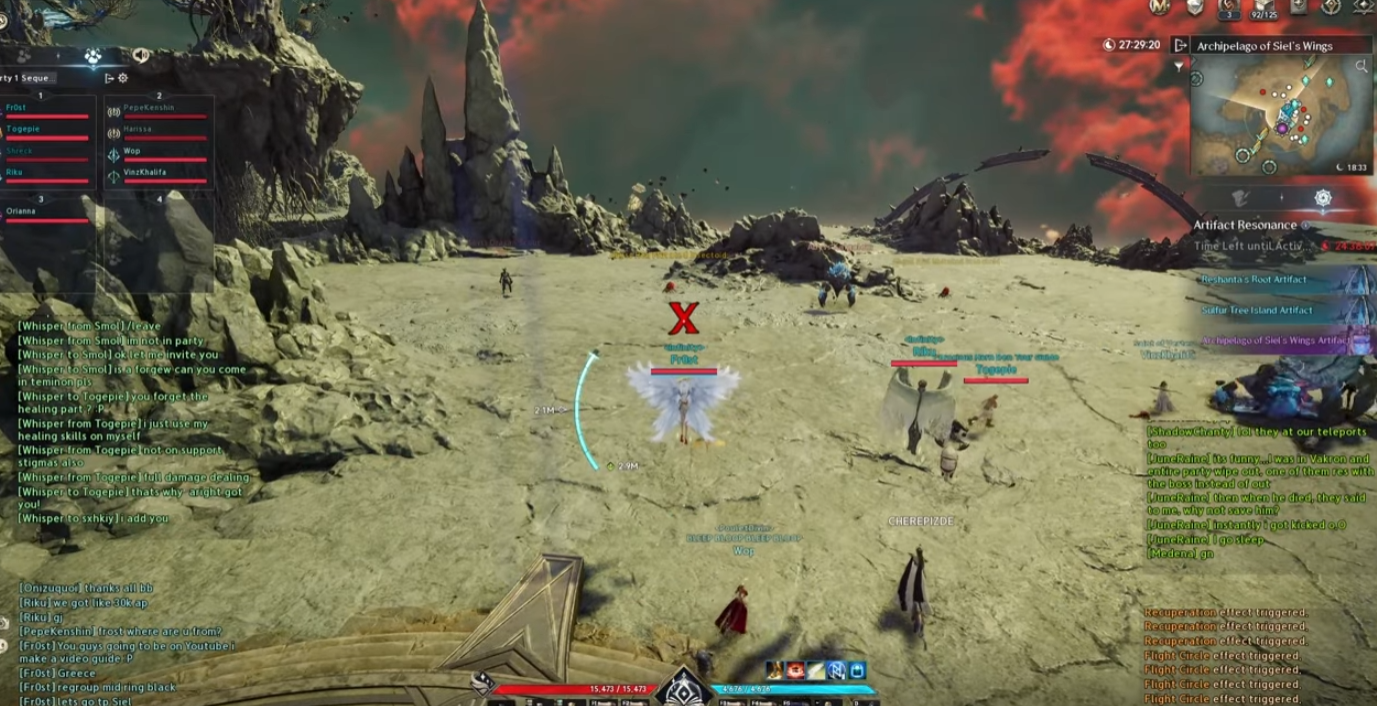Open the alliance settings gear
This screenshot has height=706, width=1377.
click(x=123, y=78)
